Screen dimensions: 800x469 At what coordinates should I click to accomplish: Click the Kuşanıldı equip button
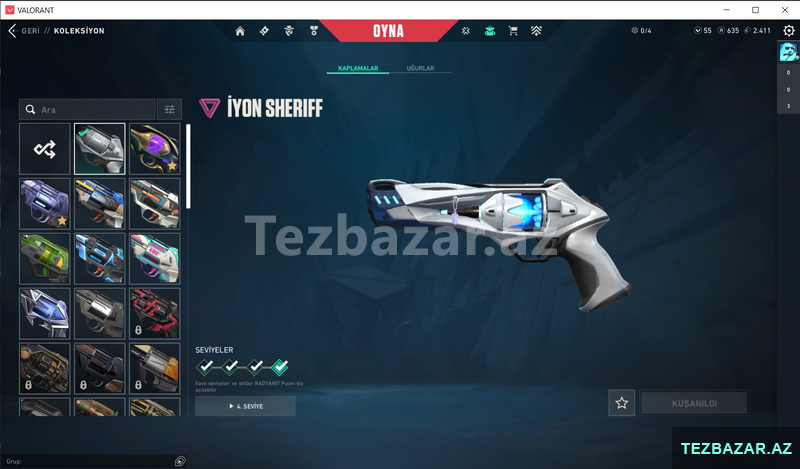694,403
